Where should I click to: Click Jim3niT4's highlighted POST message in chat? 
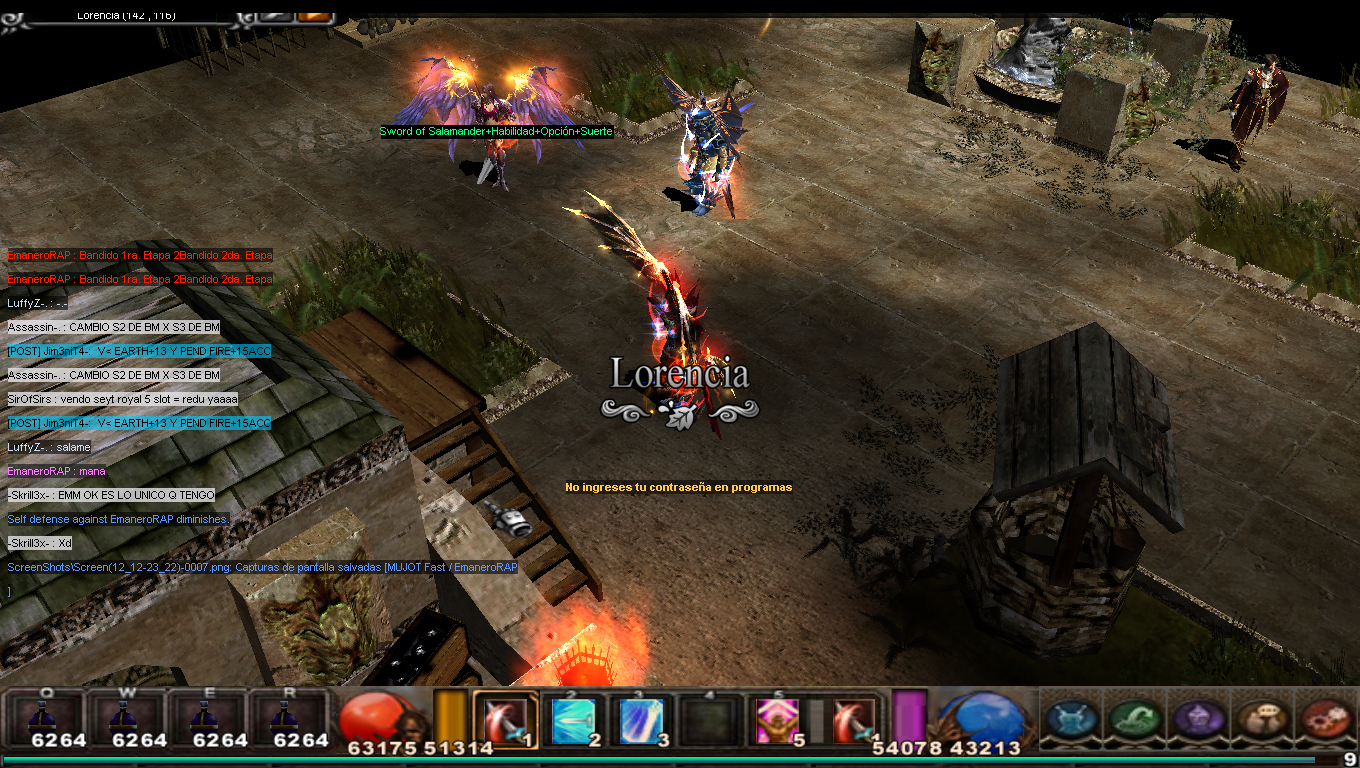tap(139, 351)
